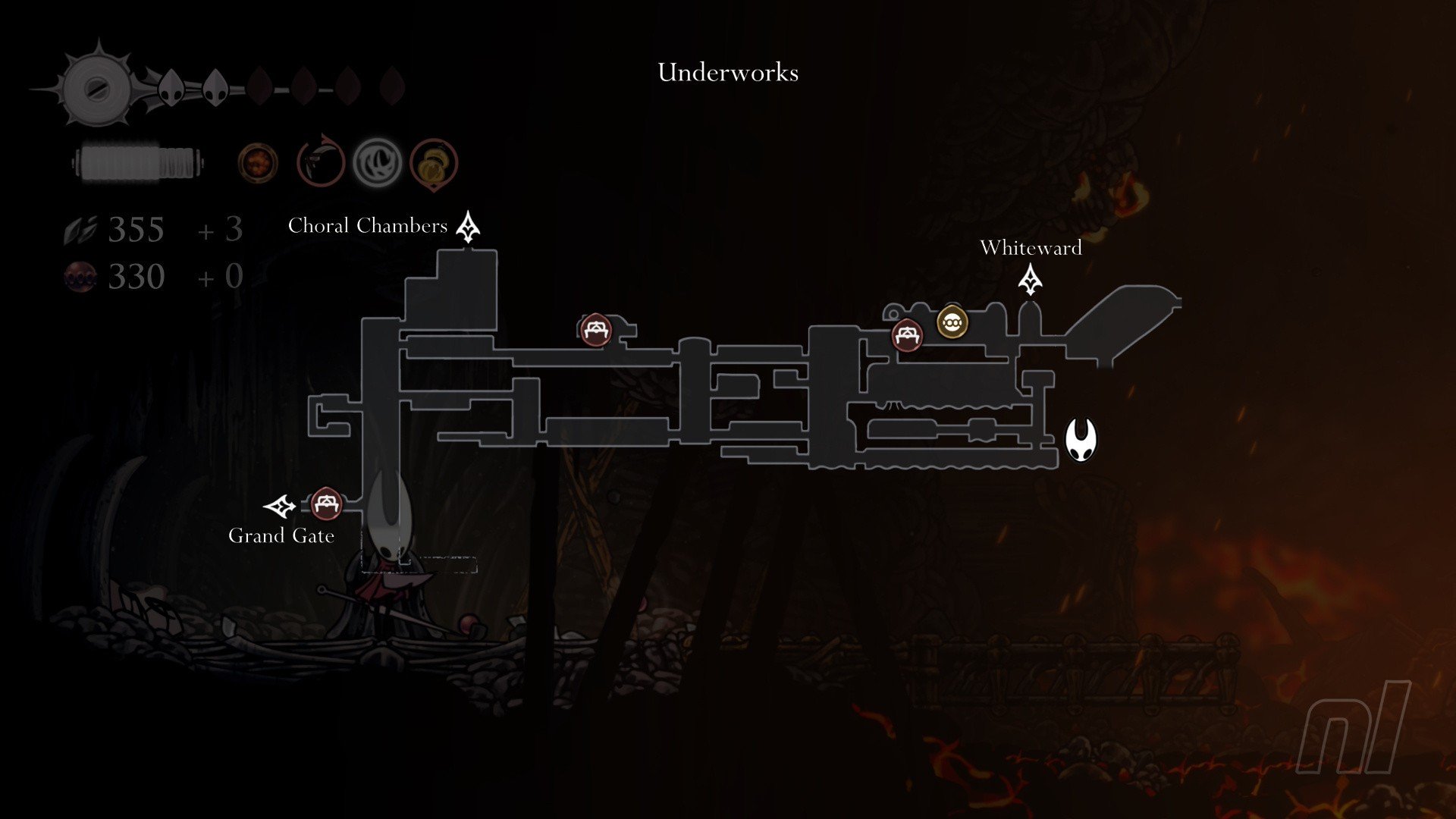Click the gold rings tool icon
Viewport: 1456px width, 819px height.
434,162
